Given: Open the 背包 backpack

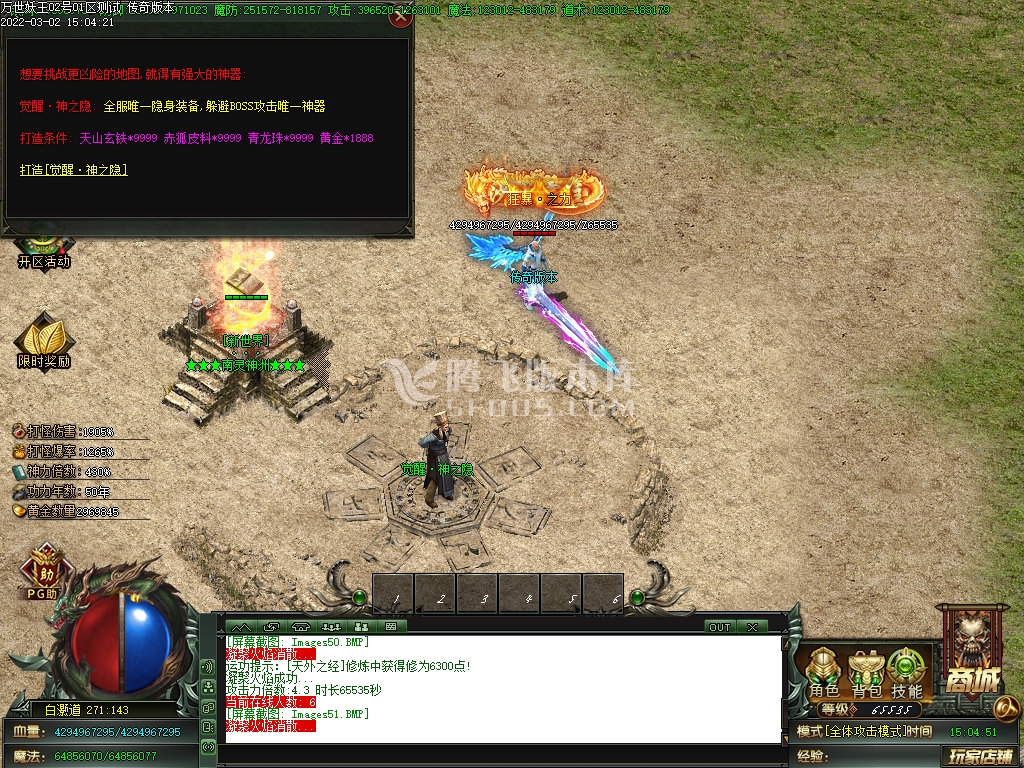Looking at the screenshot, I should click(866, 673).
